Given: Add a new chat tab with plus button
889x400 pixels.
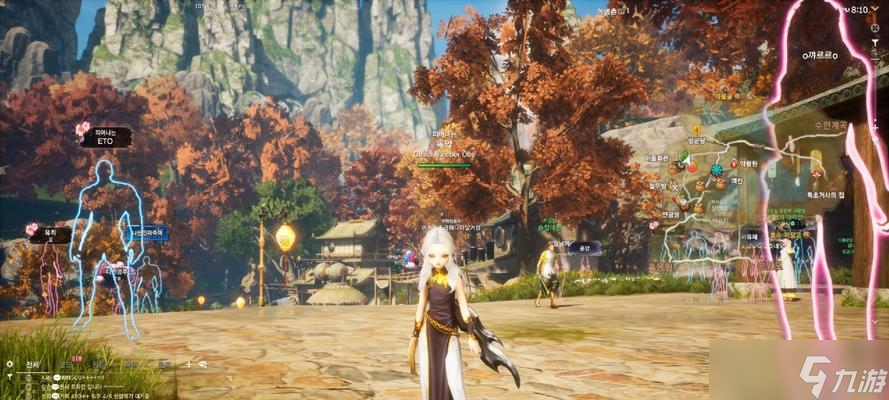Looking at the screenshot, I should (187, 365).
